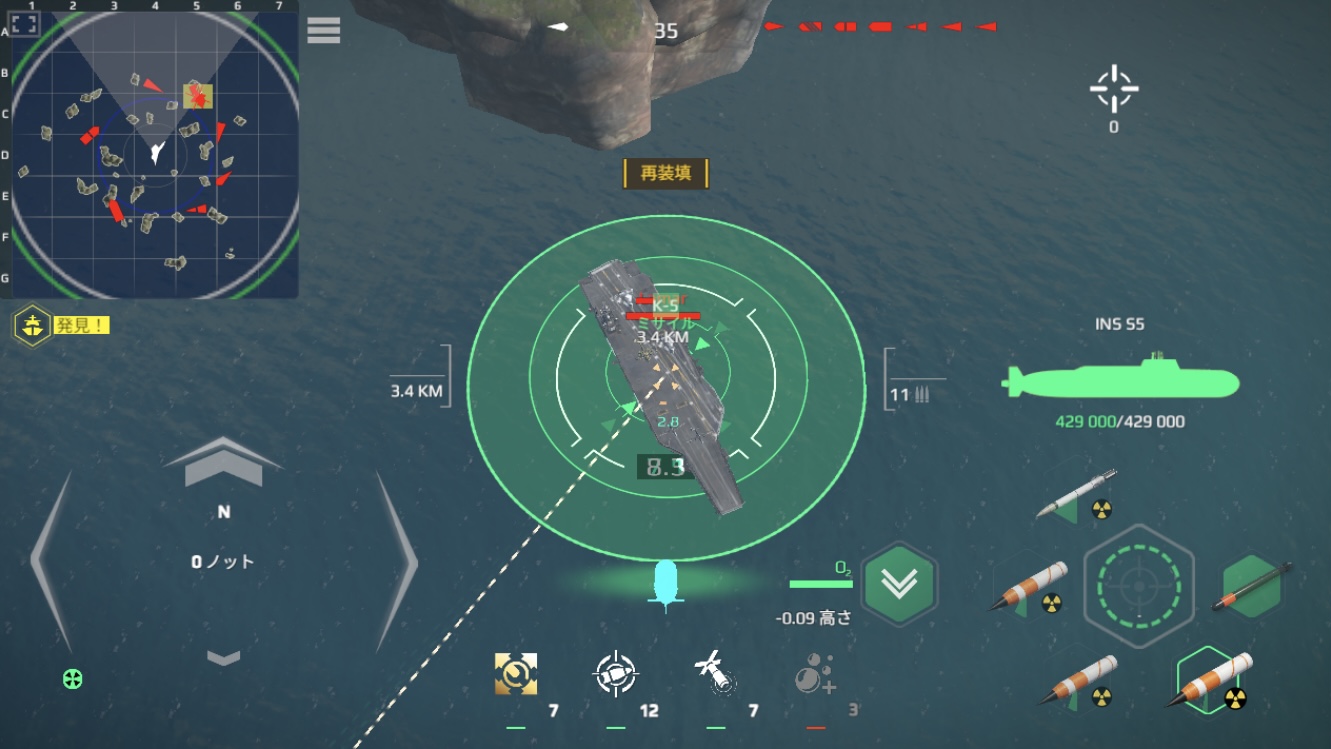This screenshot has height=749, width=1331.
Task: Activate the gold repair wrench ability
Action: 516,674
